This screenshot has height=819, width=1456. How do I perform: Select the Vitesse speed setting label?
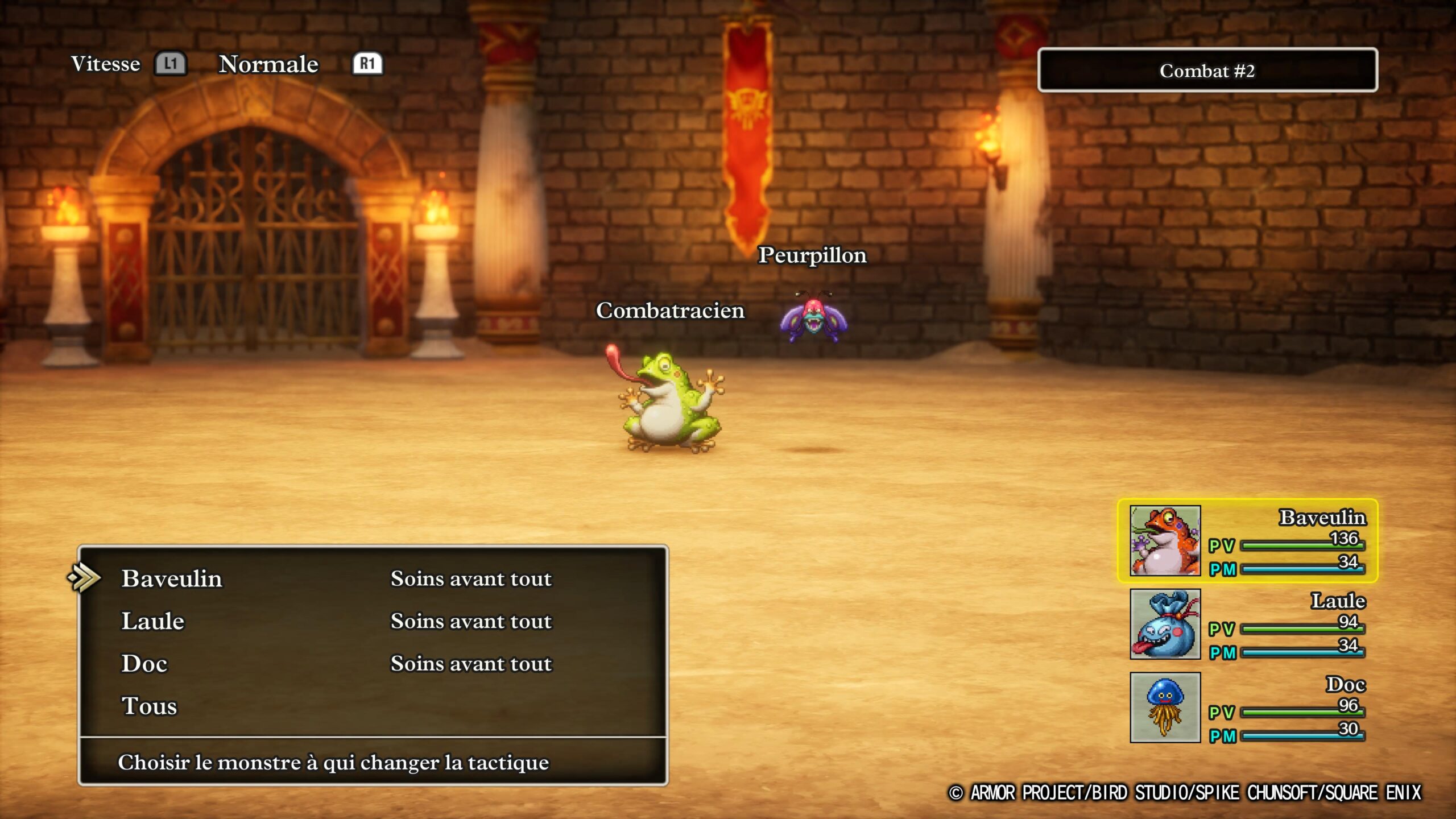105,64
